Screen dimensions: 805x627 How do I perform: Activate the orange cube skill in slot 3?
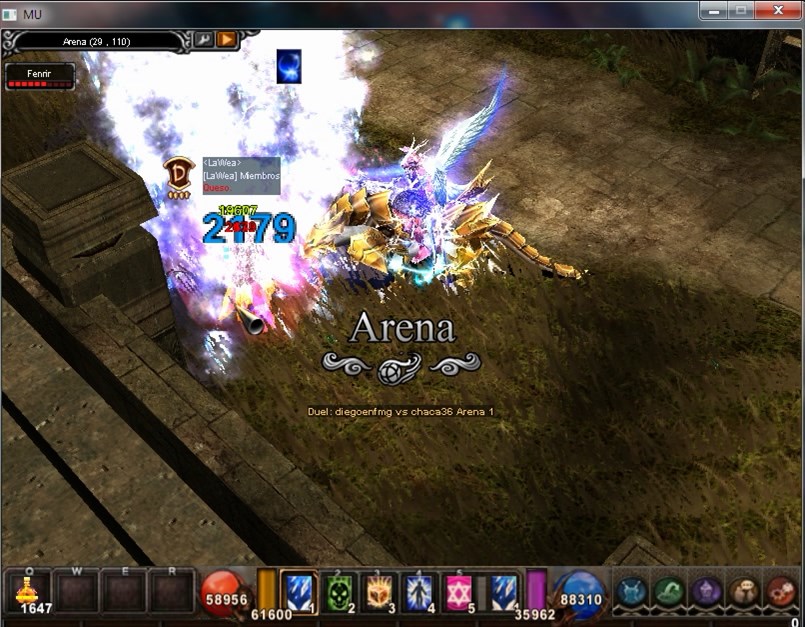pyautogui.click(x=378, y=591)
